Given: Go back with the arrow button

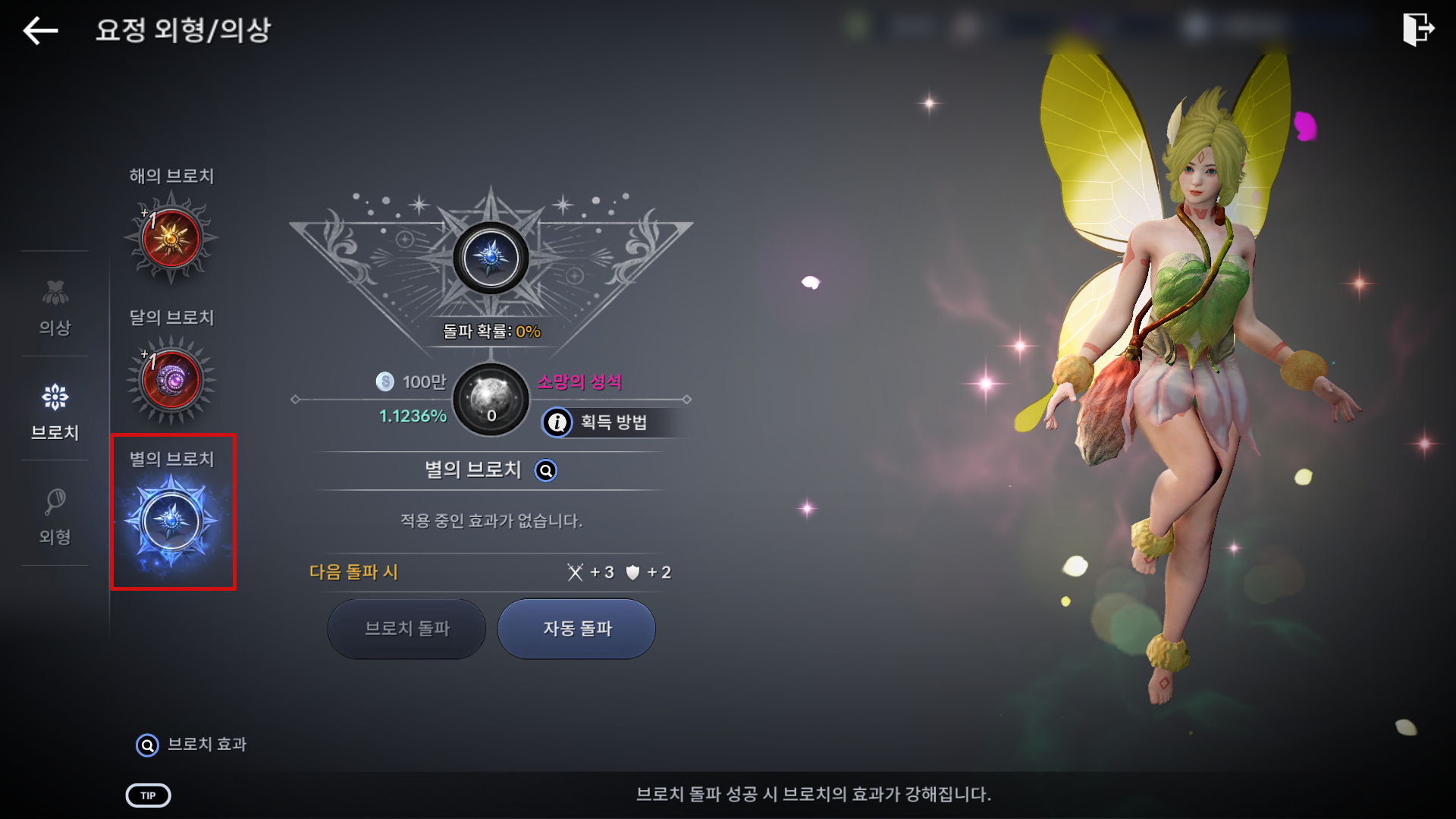Looking at the screenshot, I should tap(41, 30).
